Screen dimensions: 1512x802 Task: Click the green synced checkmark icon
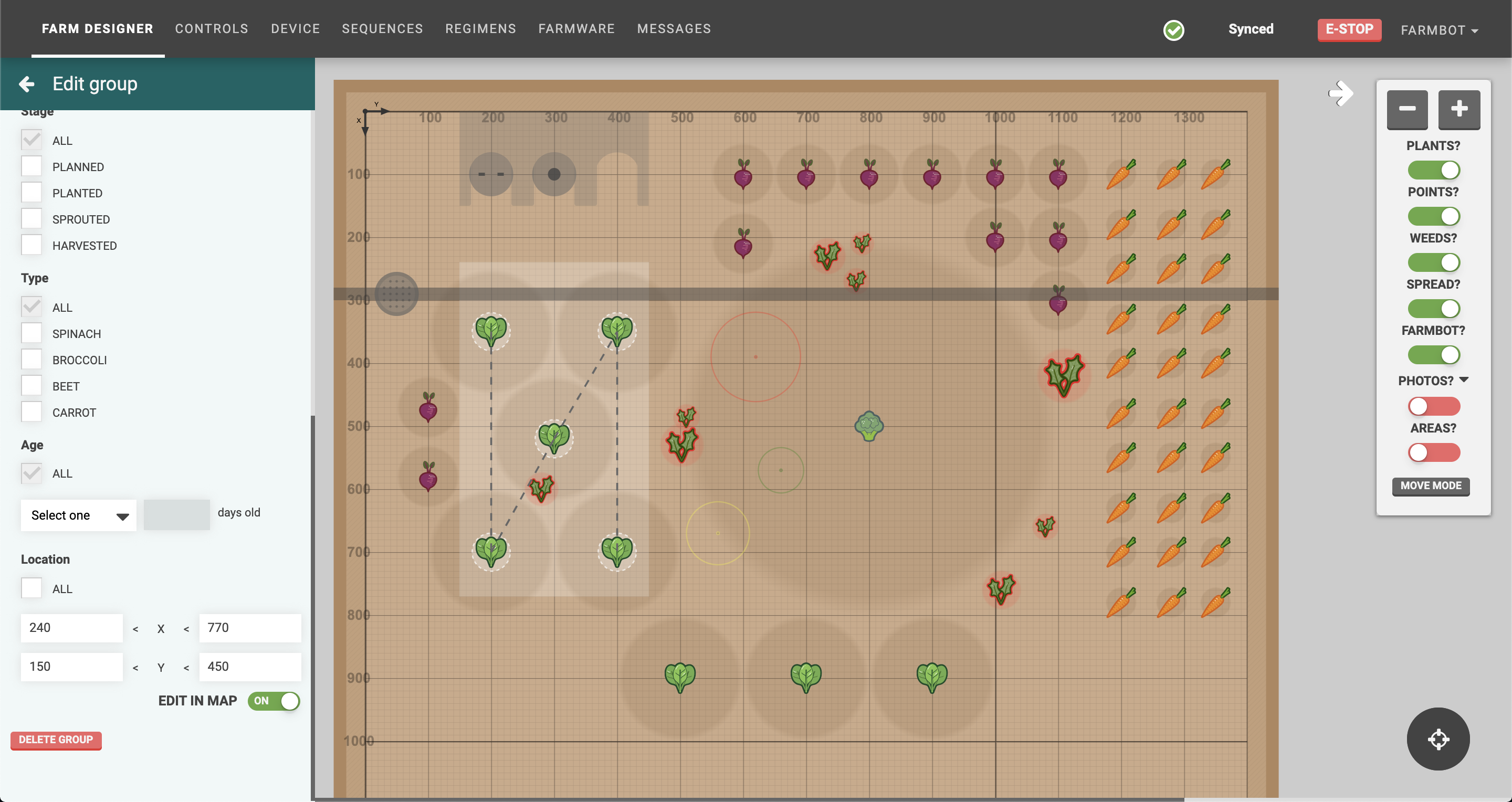pos(1173,30)
